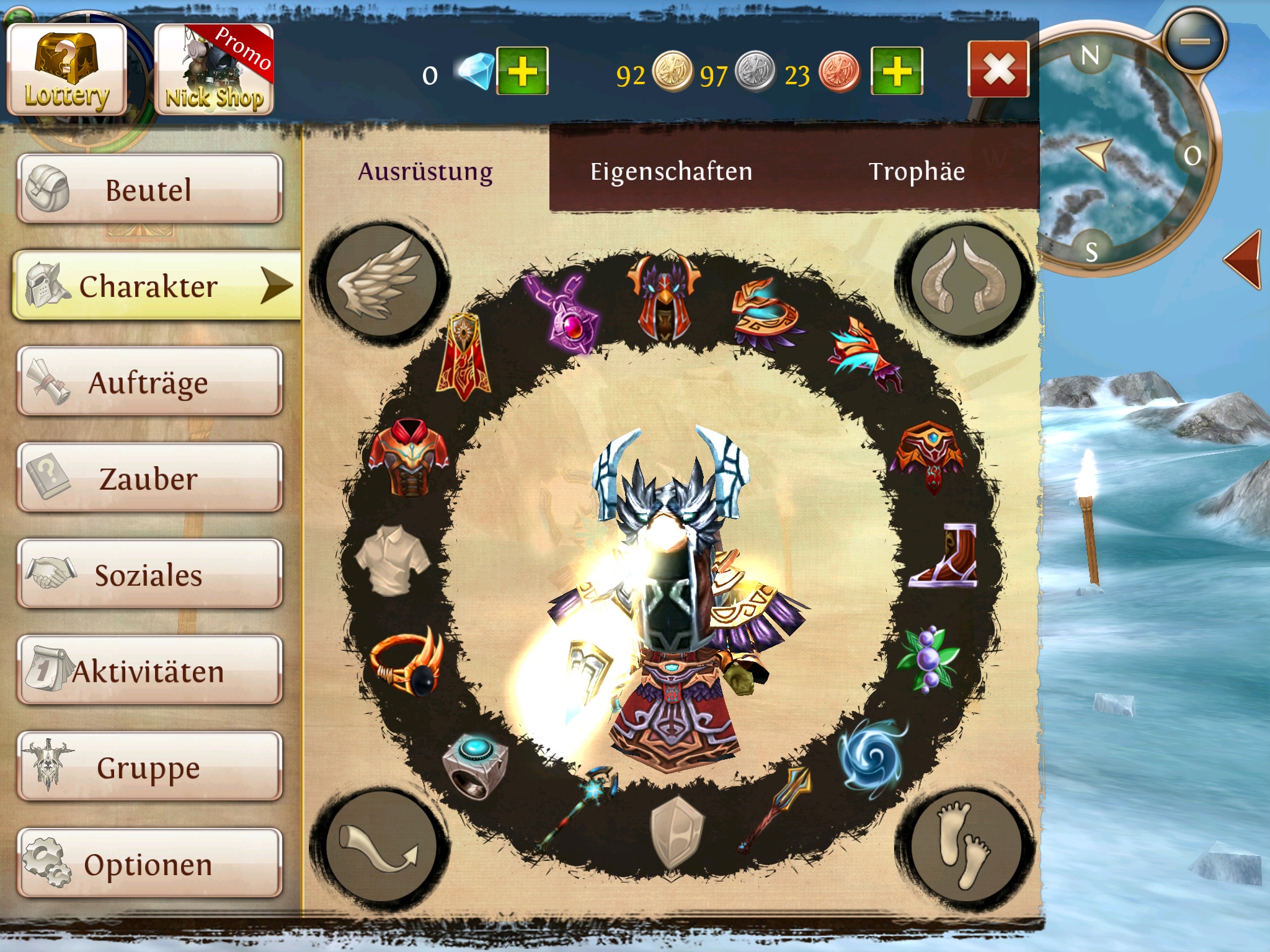Open the Soziales menu
This screenshot has height=952, width=1270.
coord(149,575)
